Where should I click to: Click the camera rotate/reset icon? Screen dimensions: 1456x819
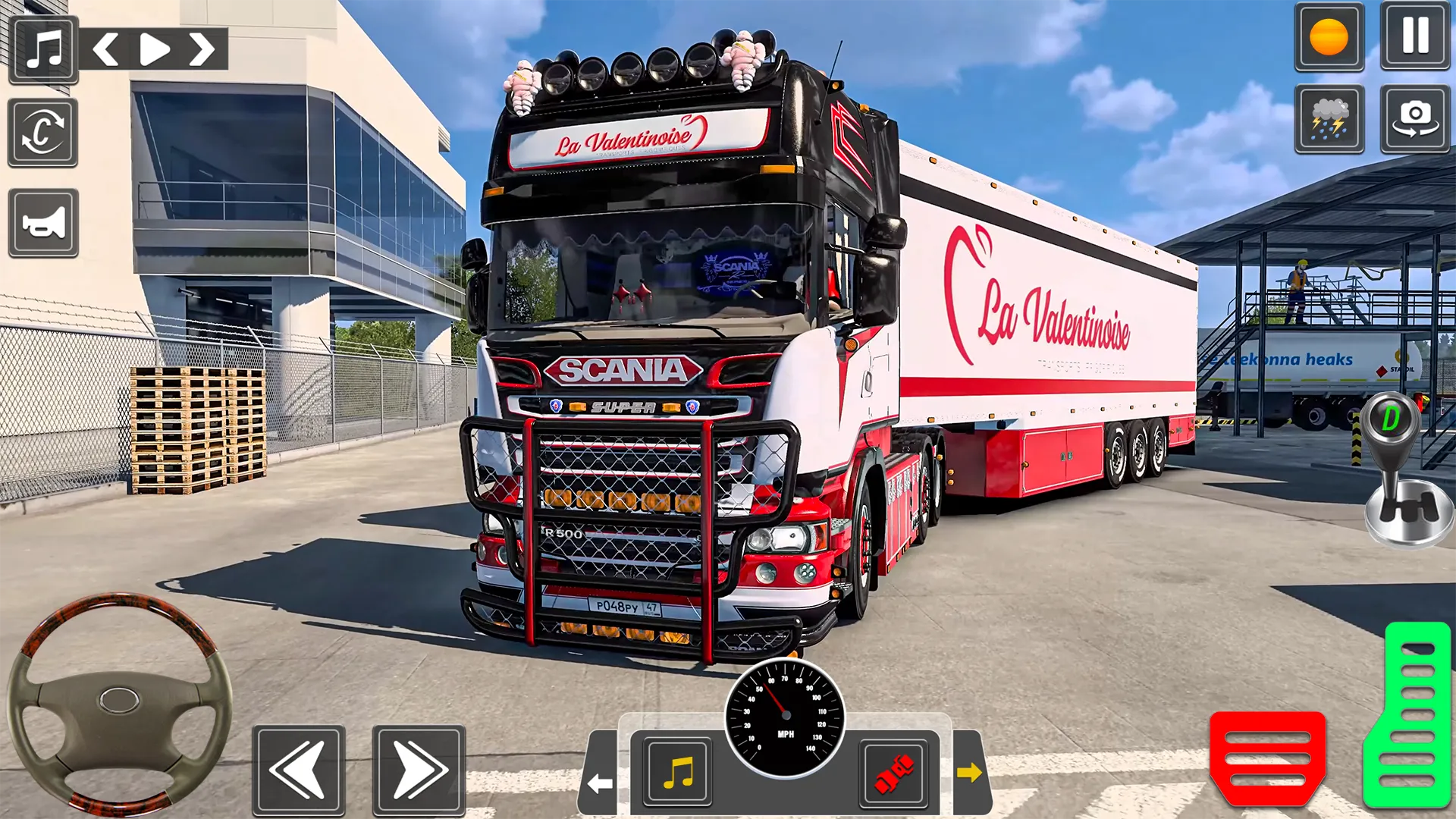(42, 133)
